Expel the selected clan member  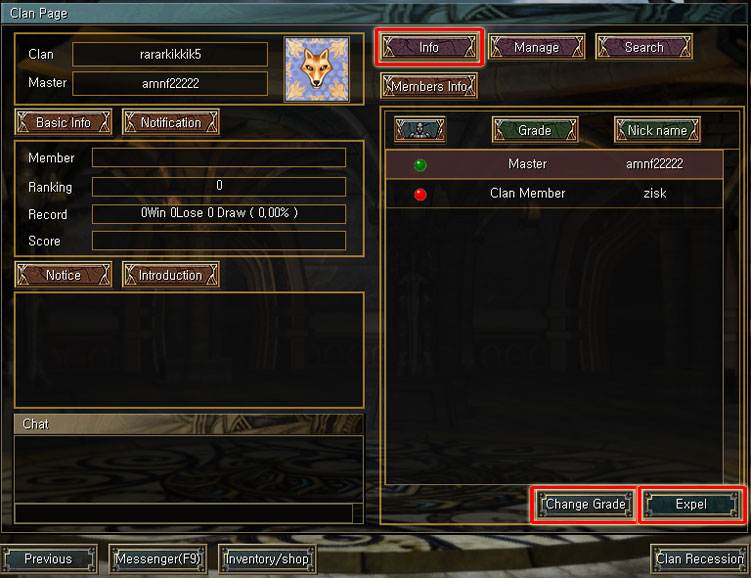[691, 504]
